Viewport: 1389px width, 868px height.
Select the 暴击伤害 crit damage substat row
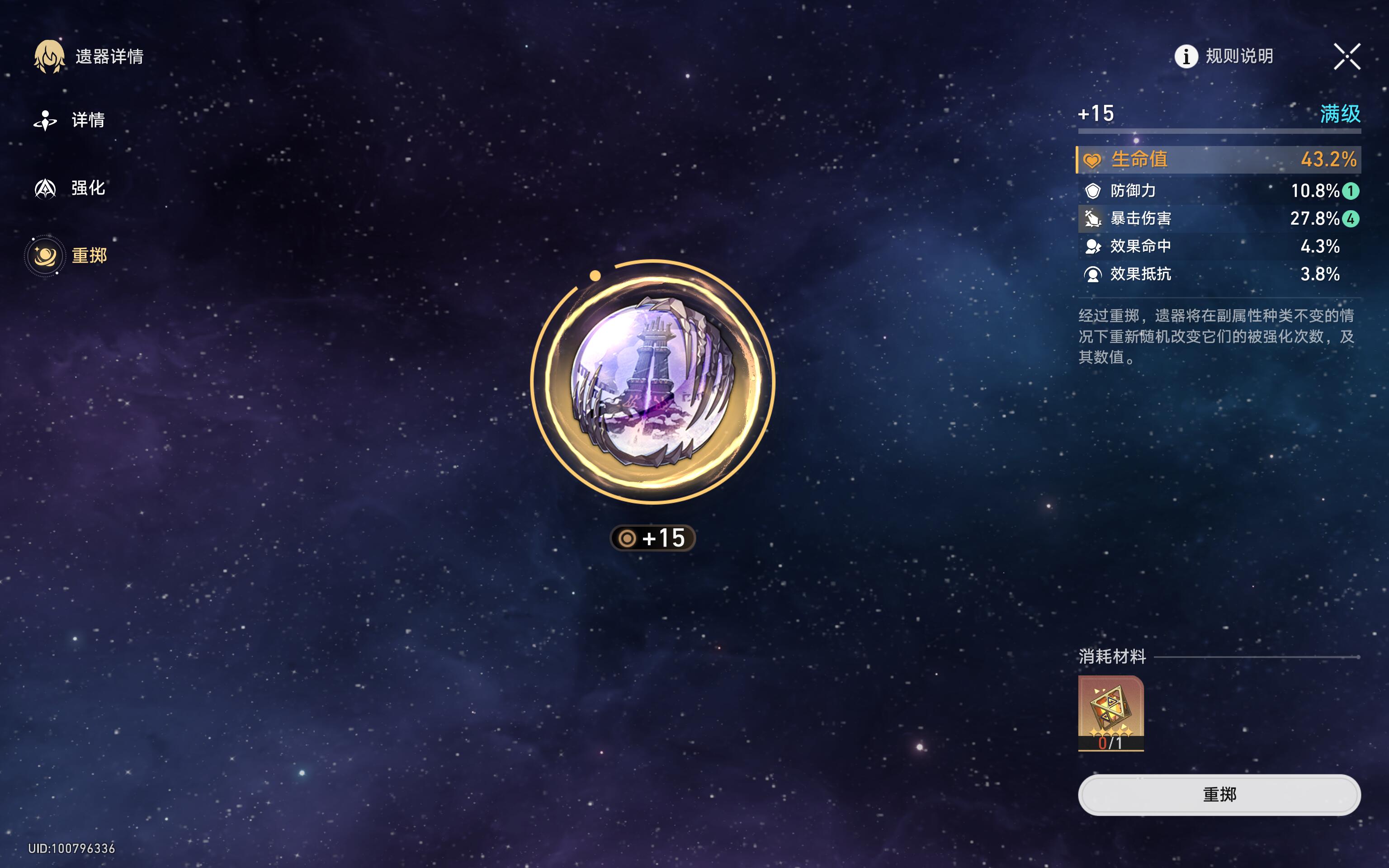[x=1219, y=219]
